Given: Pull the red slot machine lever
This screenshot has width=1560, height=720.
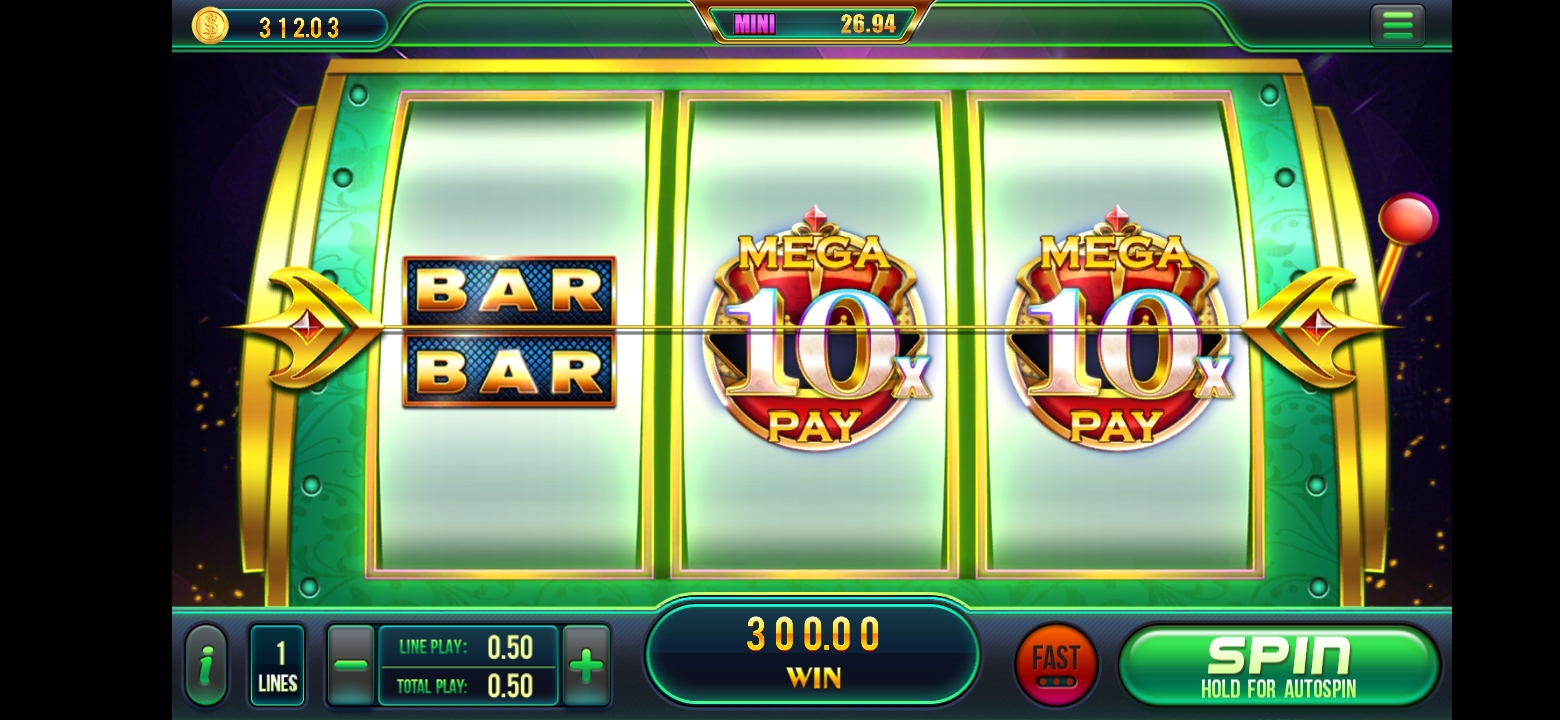Looking at the screenshot, I should (x=1408, y=220).
